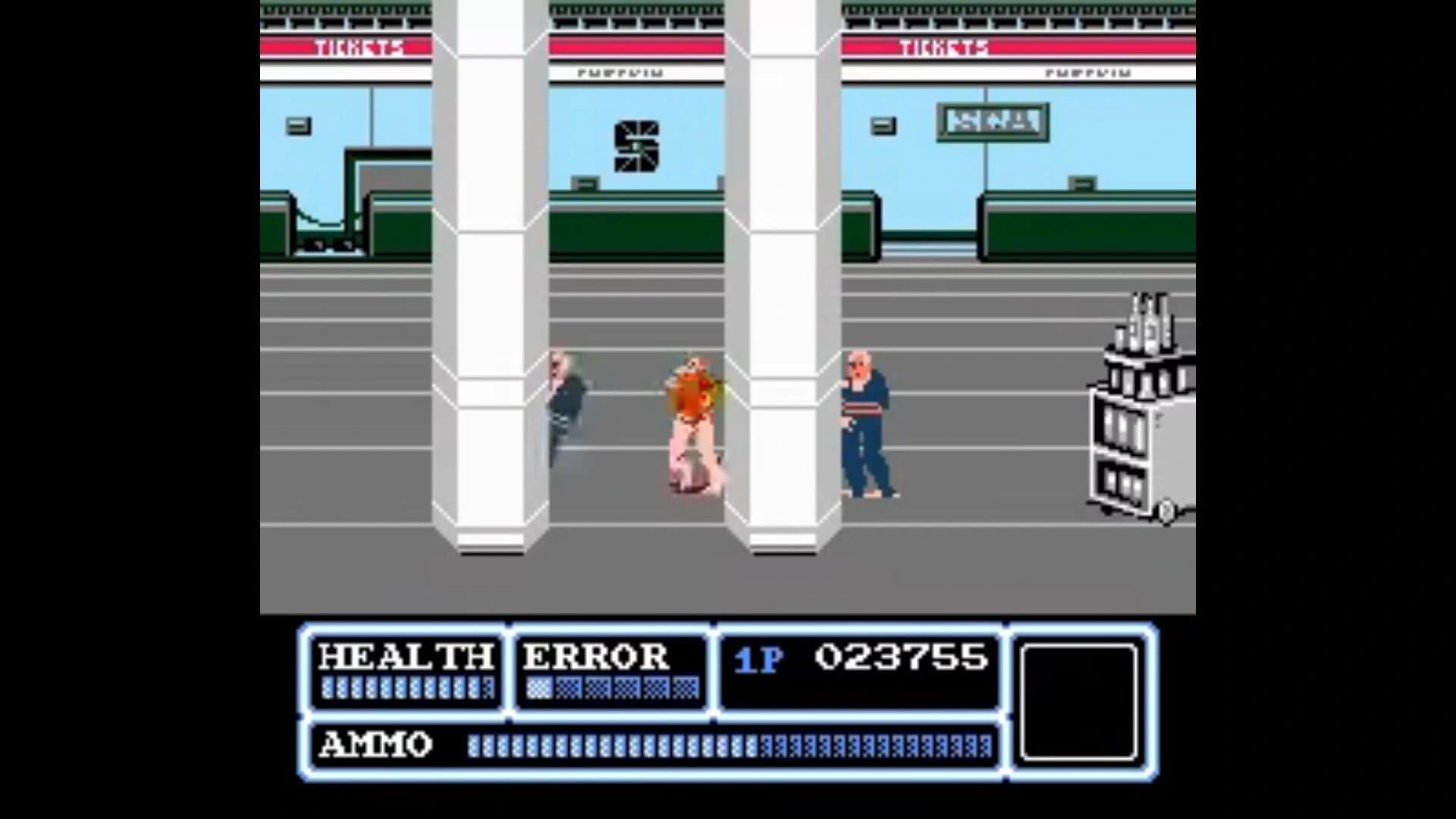This screenshot has width=1456, height=819.
Task: Click the right TICKETS sign banner
Action: [943, 48]
